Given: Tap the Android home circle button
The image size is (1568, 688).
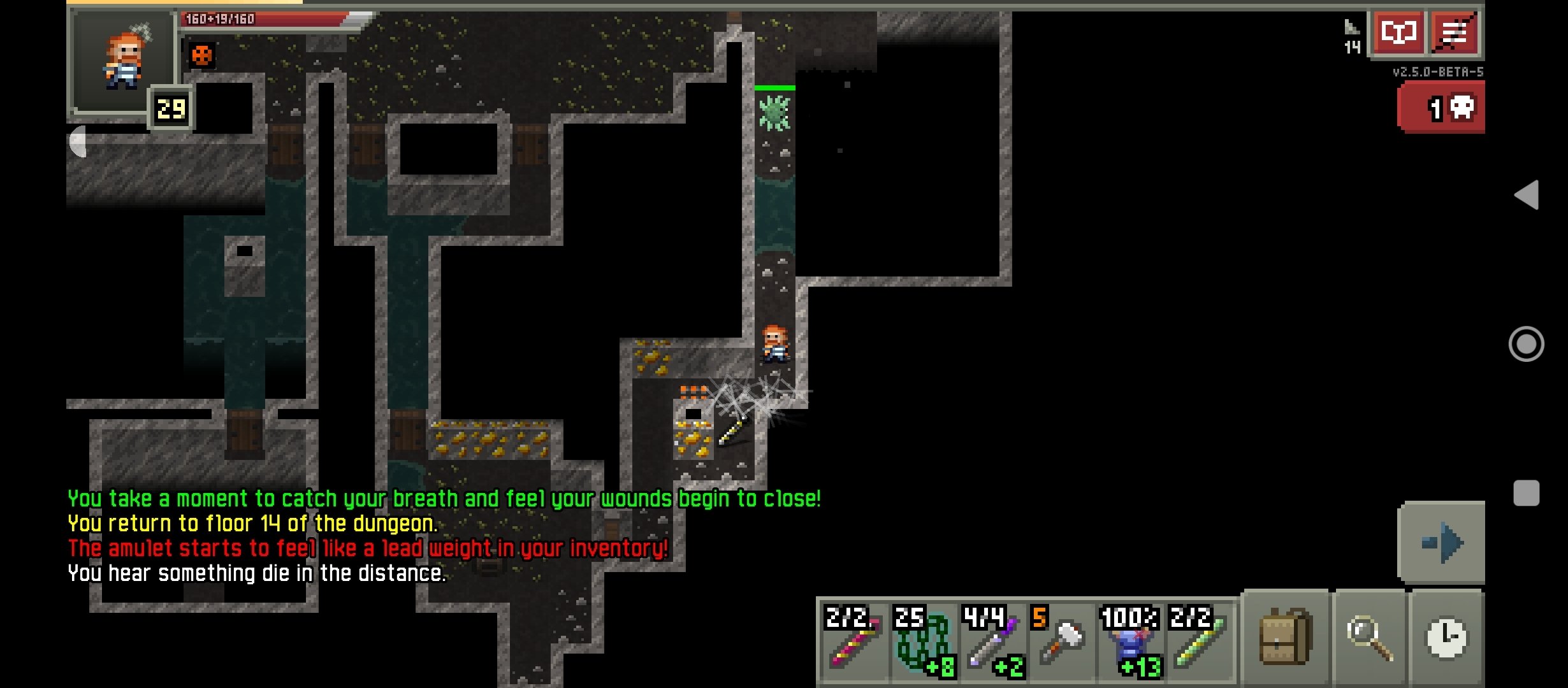Looking at the screenshot, I should 1527,344.
